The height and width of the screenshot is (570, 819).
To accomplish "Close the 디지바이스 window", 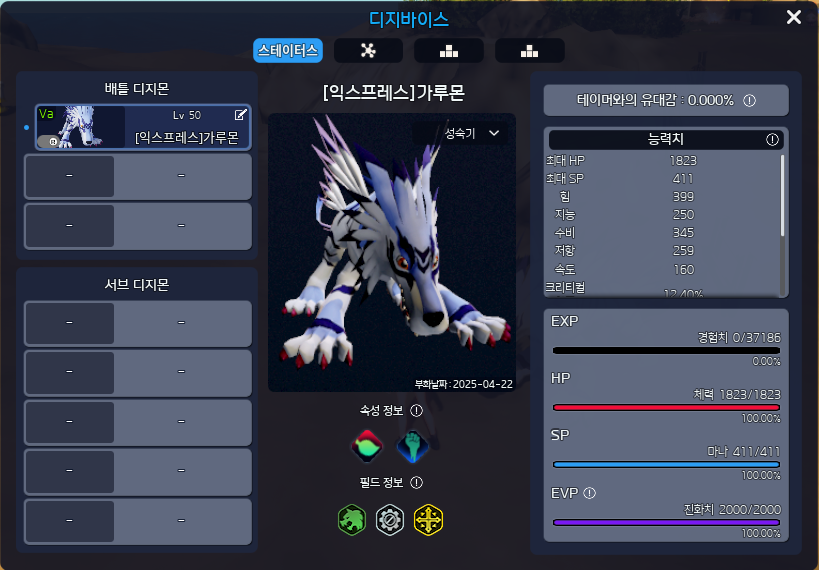I will [x=794, y=17].
